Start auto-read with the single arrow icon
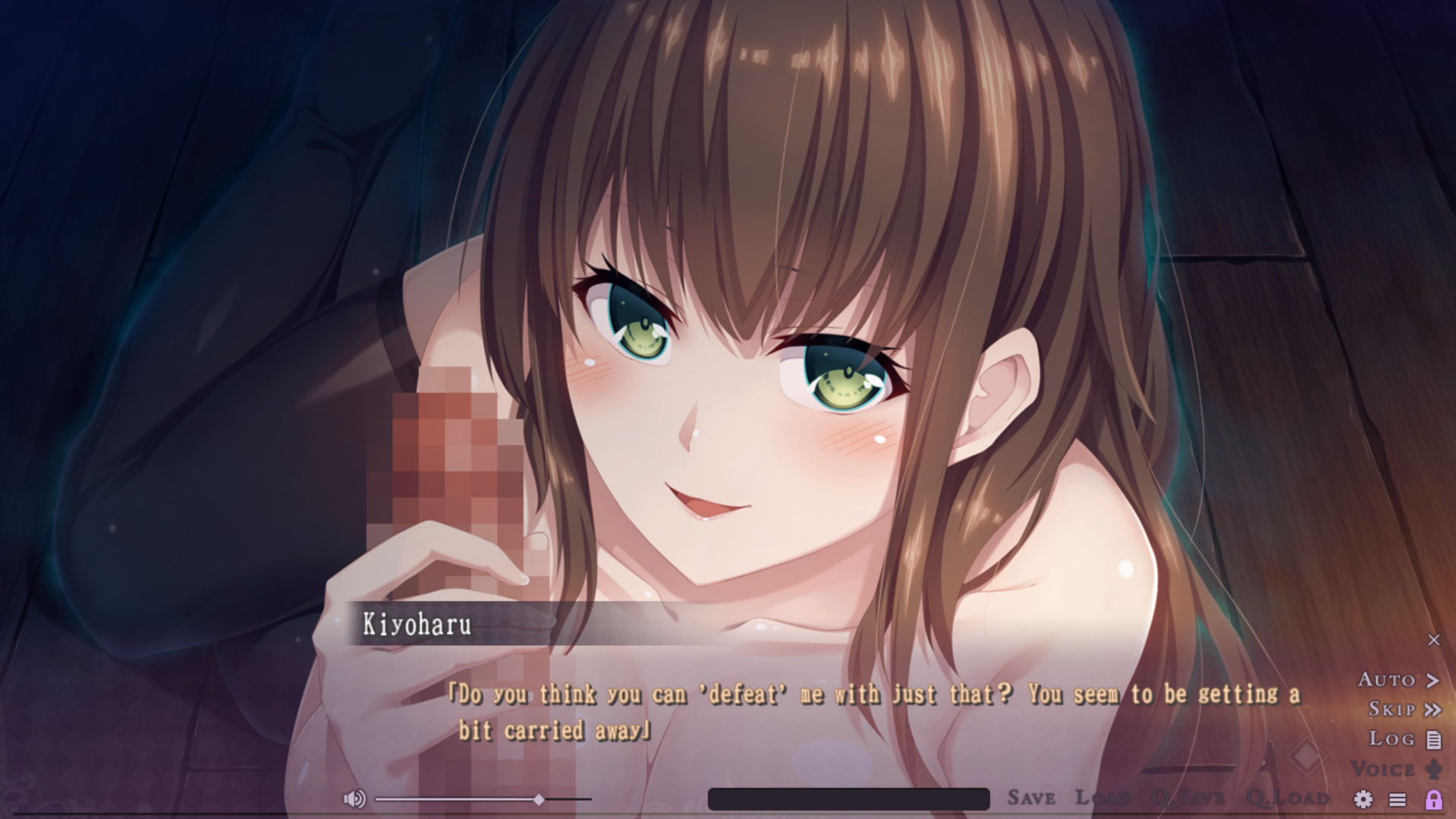 1434,680
